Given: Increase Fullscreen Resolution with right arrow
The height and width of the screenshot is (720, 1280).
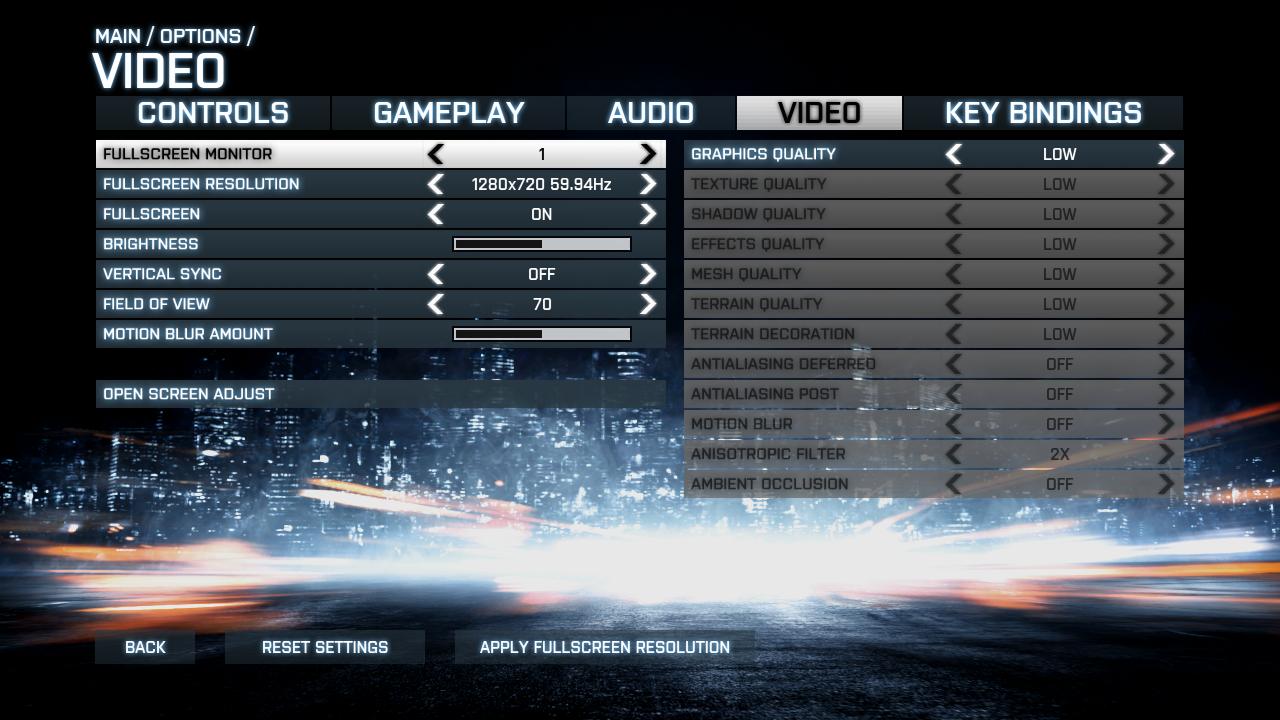Looking at the screenshot, I should 648,184.
